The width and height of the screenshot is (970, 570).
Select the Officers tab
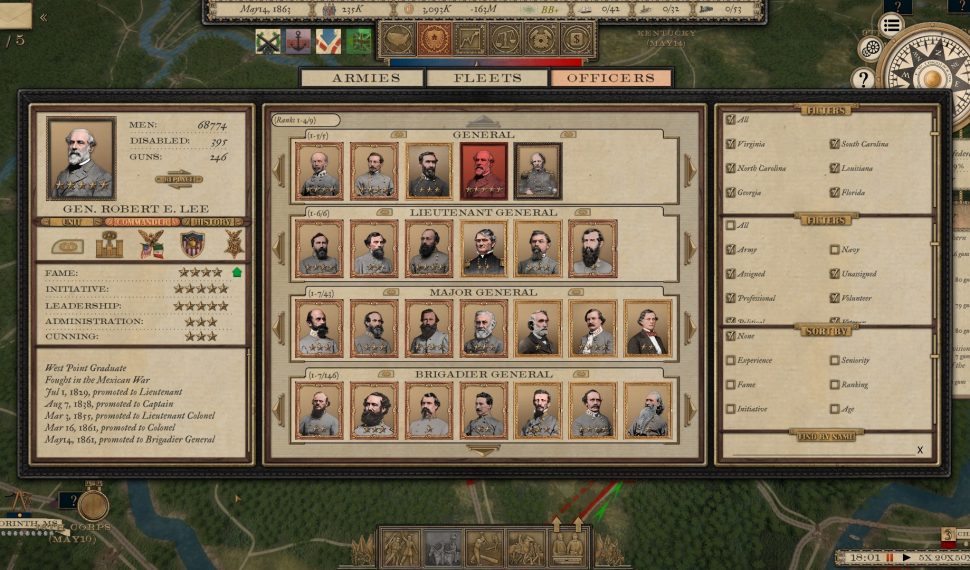610,78
